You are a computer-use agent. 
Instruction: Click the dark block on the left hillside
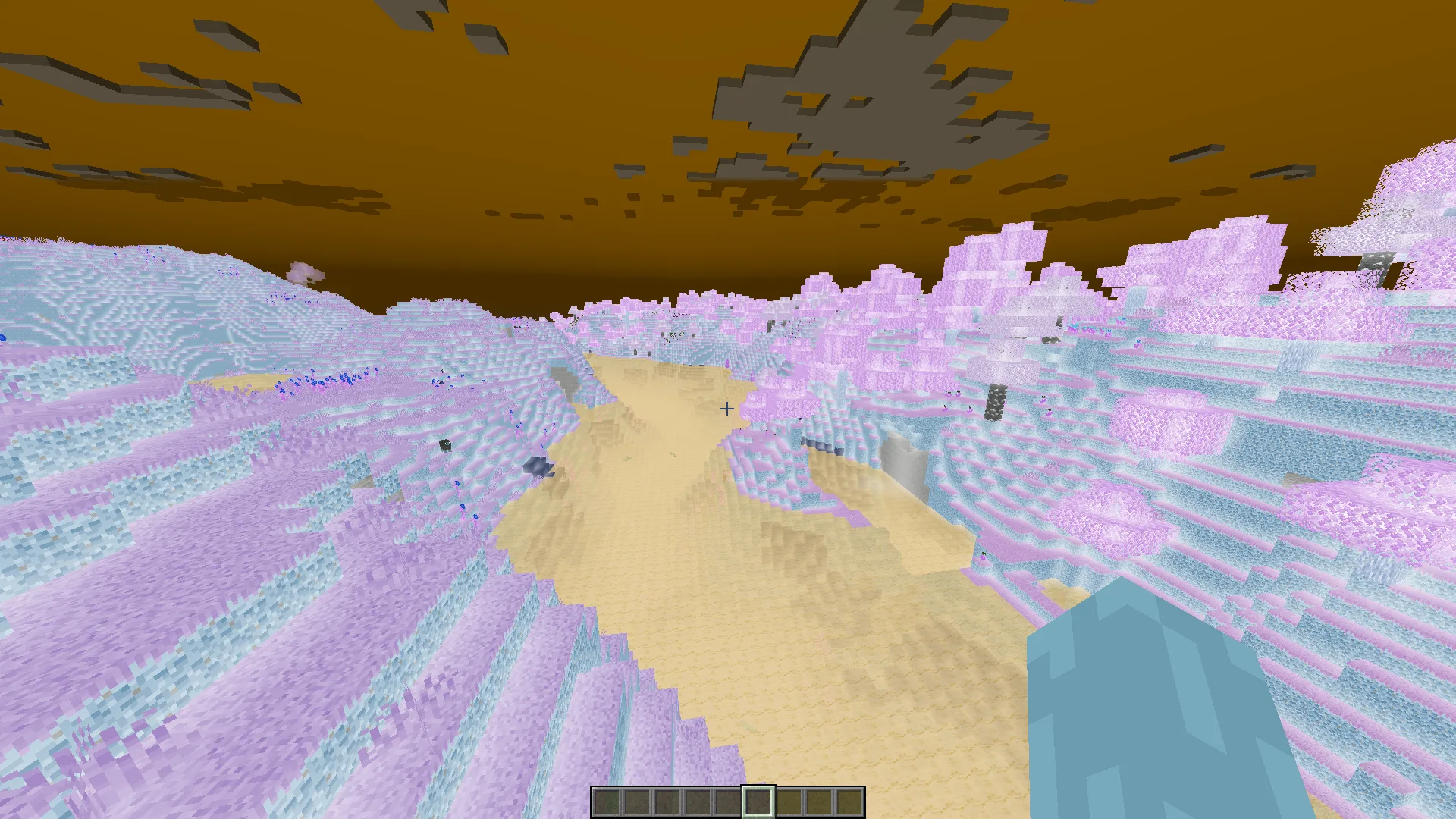pos(444,444)
